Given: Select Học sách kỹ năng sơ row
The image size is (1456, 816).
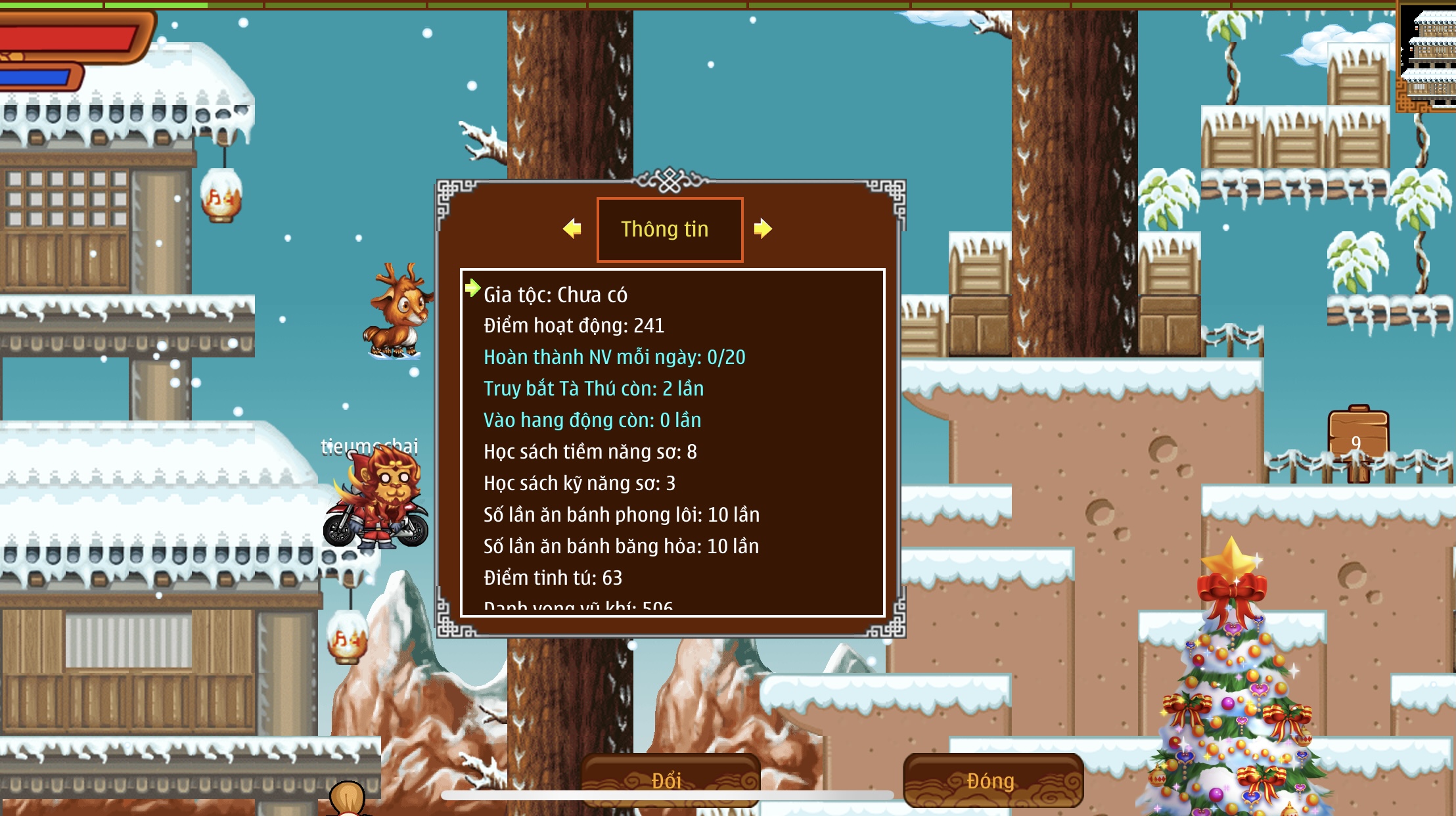Looking at the screenshot, I should point(580,484).
